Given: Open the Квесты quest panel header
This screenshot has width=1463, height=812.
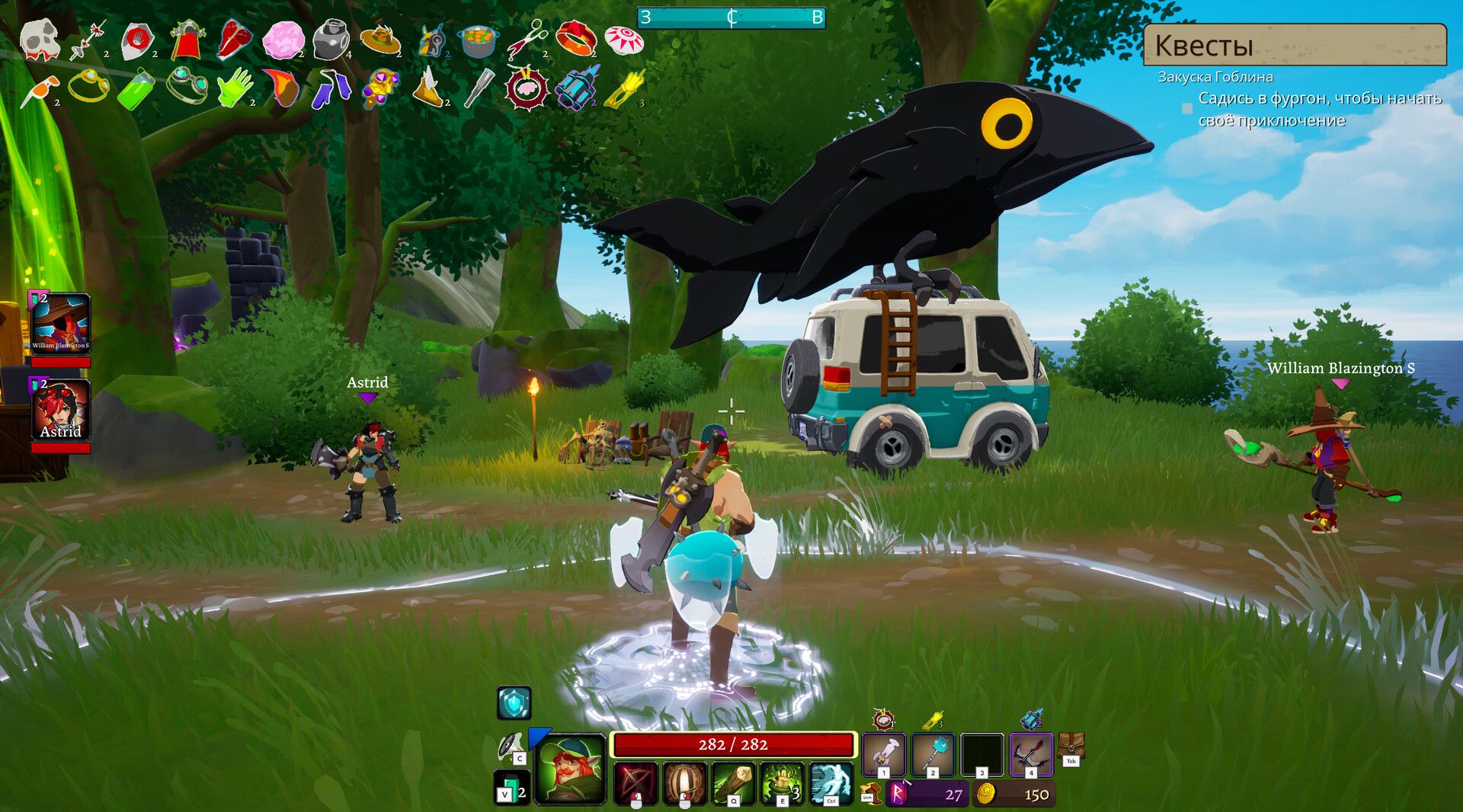Looking at the screenshot, I should click(x=1294, y=45).
